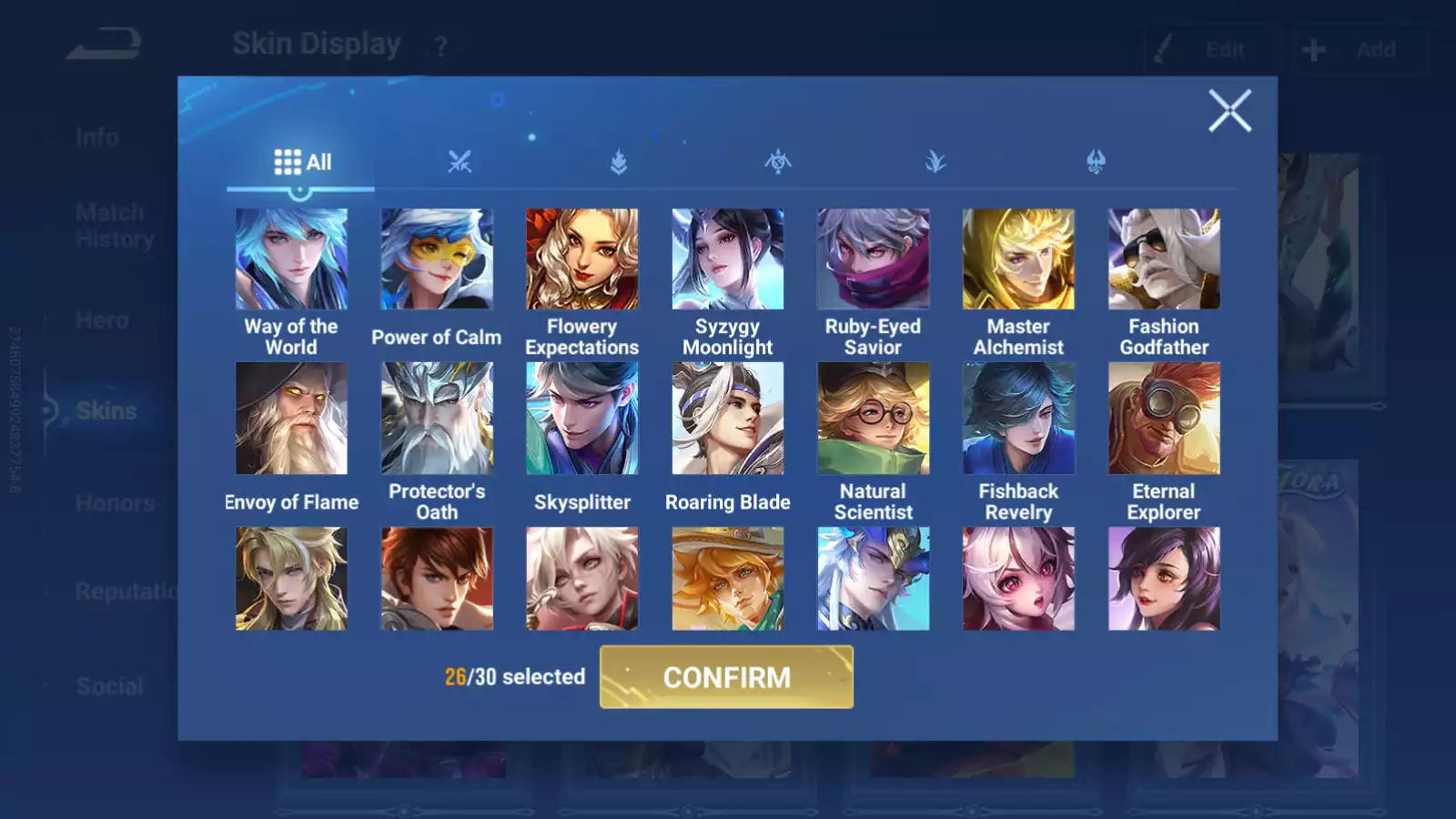Close the skin selection popup
This screenshot has width=1456, height=819.
[x=1229, y=111]
